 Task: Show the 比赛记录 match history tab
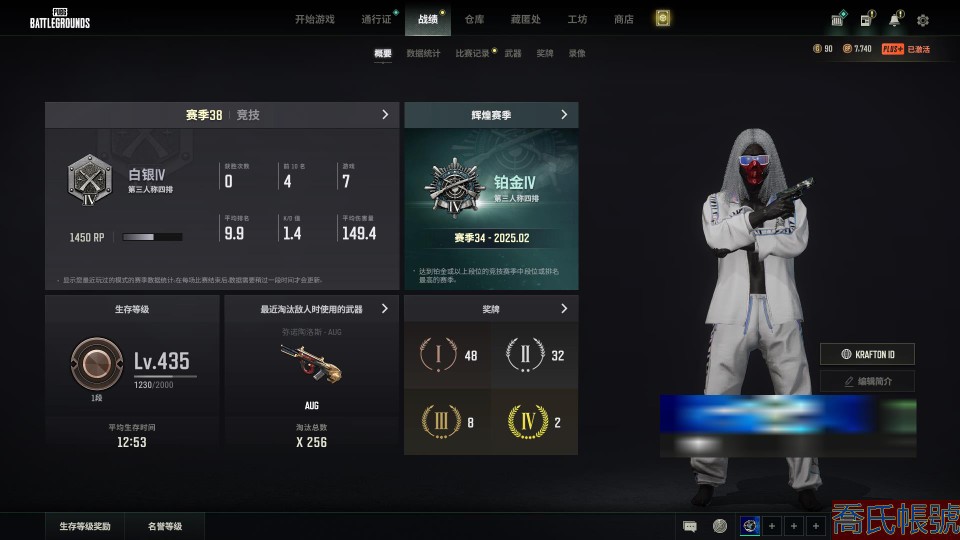[x=472, y=53]
